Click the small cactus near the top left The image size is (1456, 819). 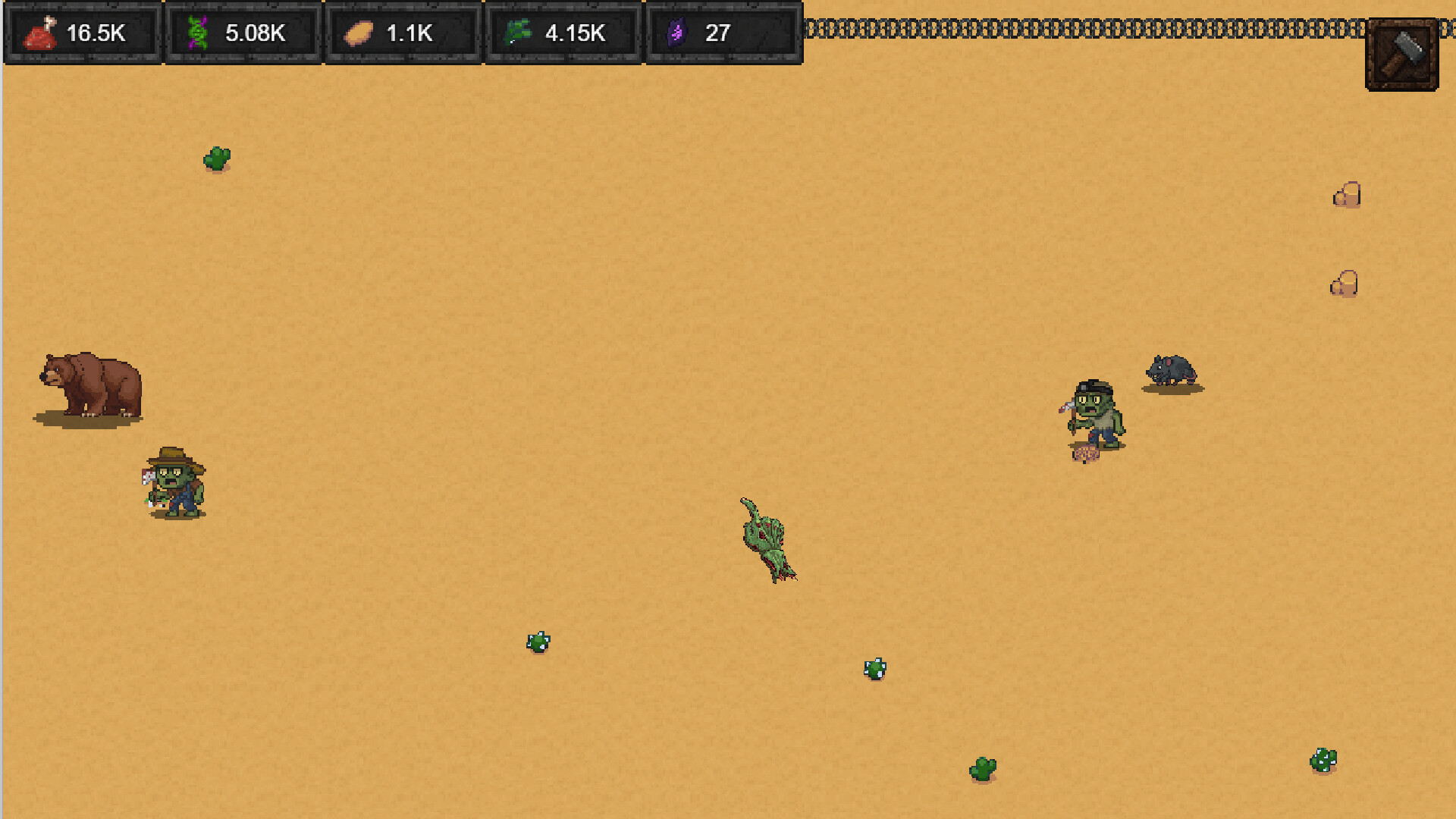point(215,158)
